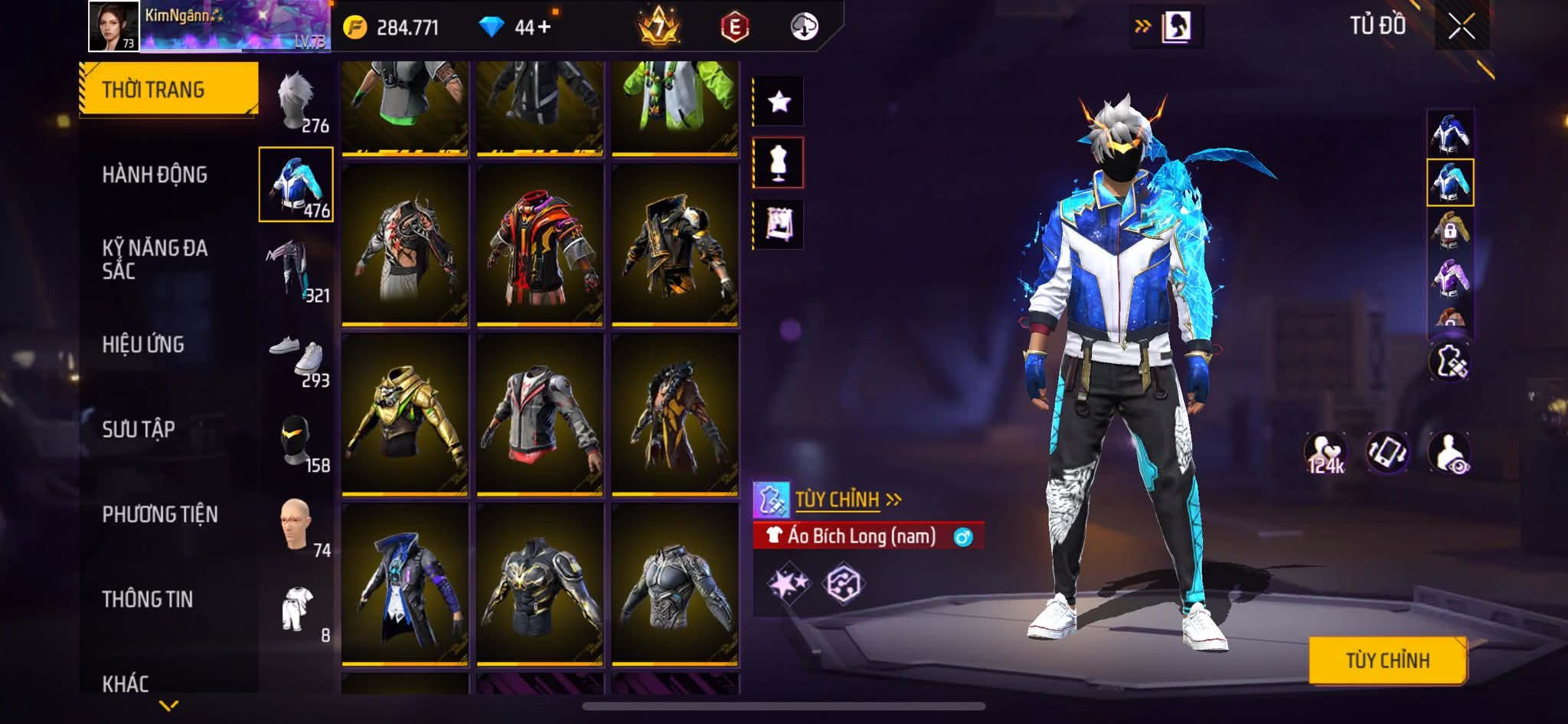Select the pants category with 321 items
Viewport: 1568px width, 724px height.
tap(296, 272)
